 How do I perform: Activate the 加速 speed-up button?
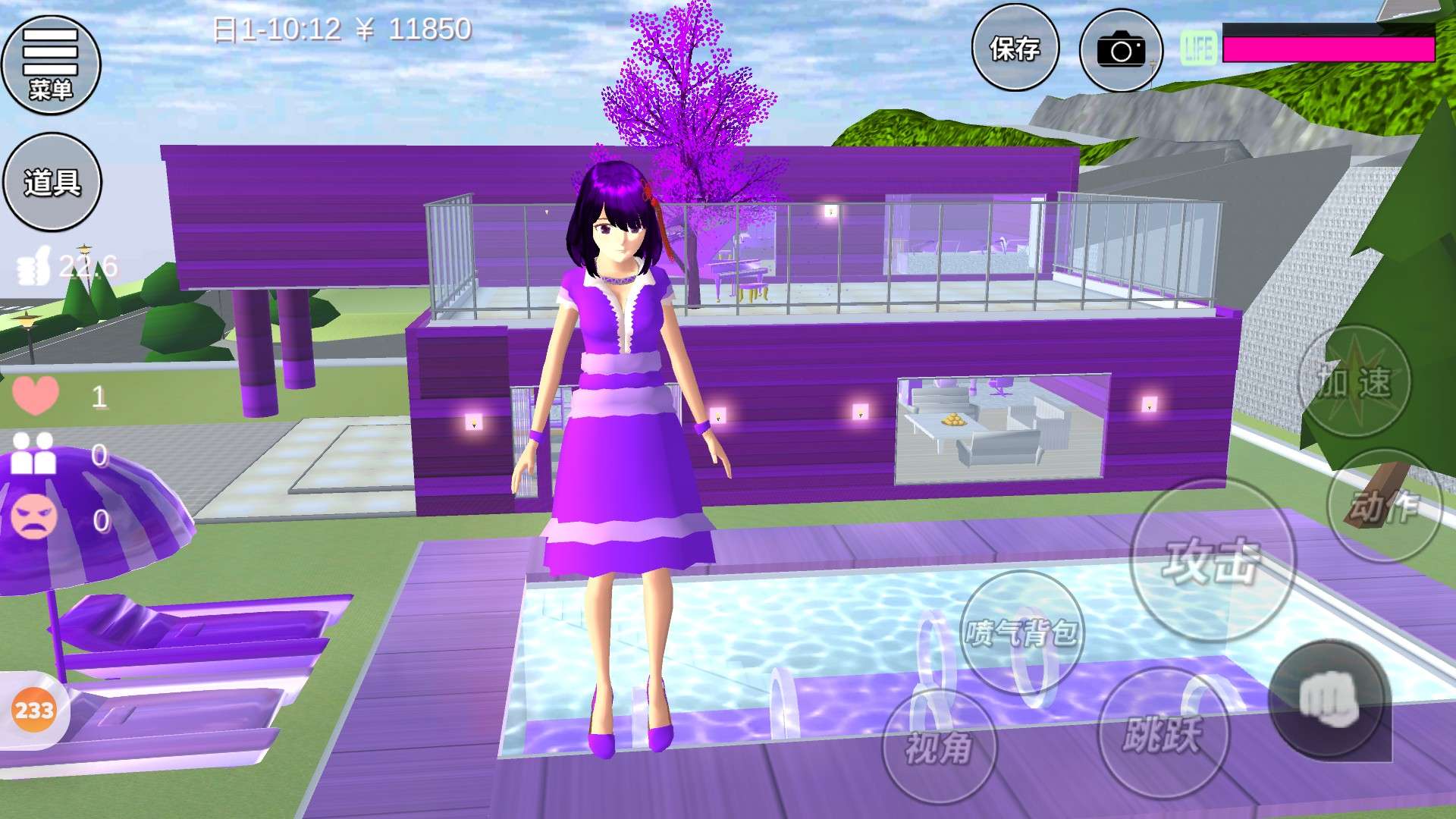pos(1354,381)
